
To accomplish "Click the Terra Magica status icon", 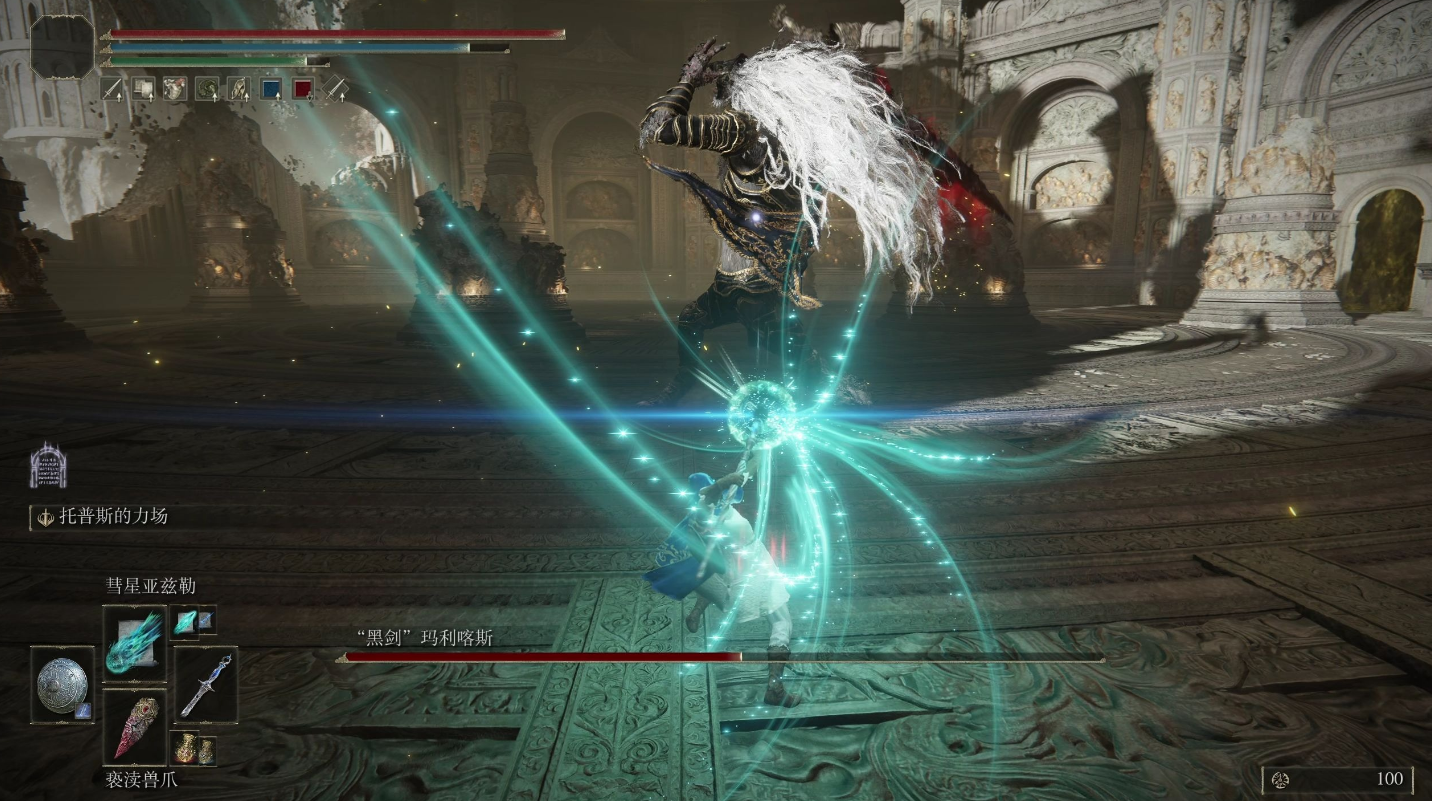I will pos(48,466).
